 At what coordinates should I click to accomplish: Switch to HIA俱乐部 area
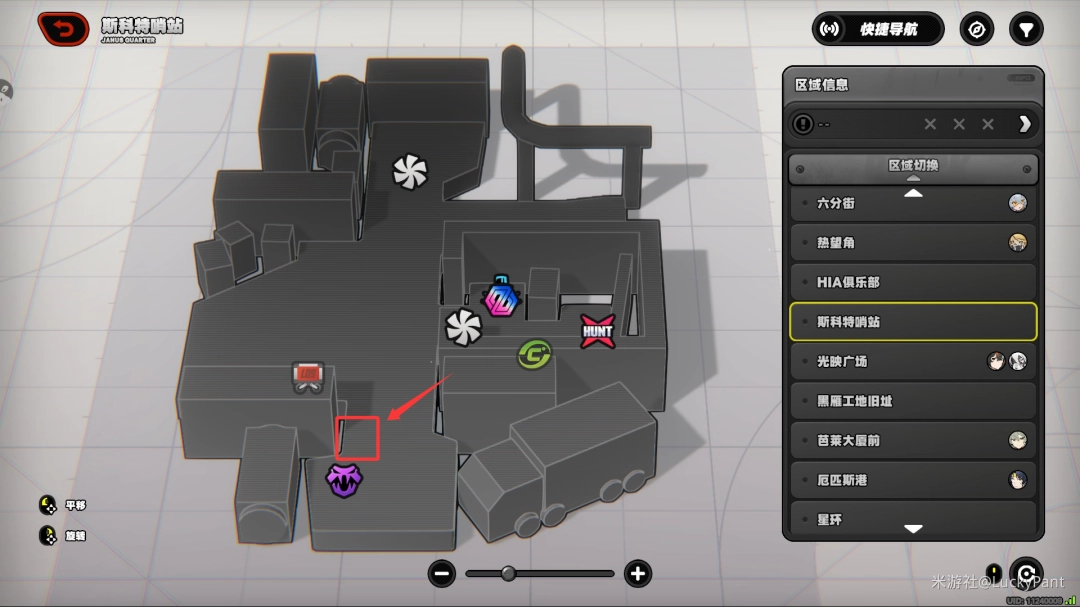click(912, 282)
